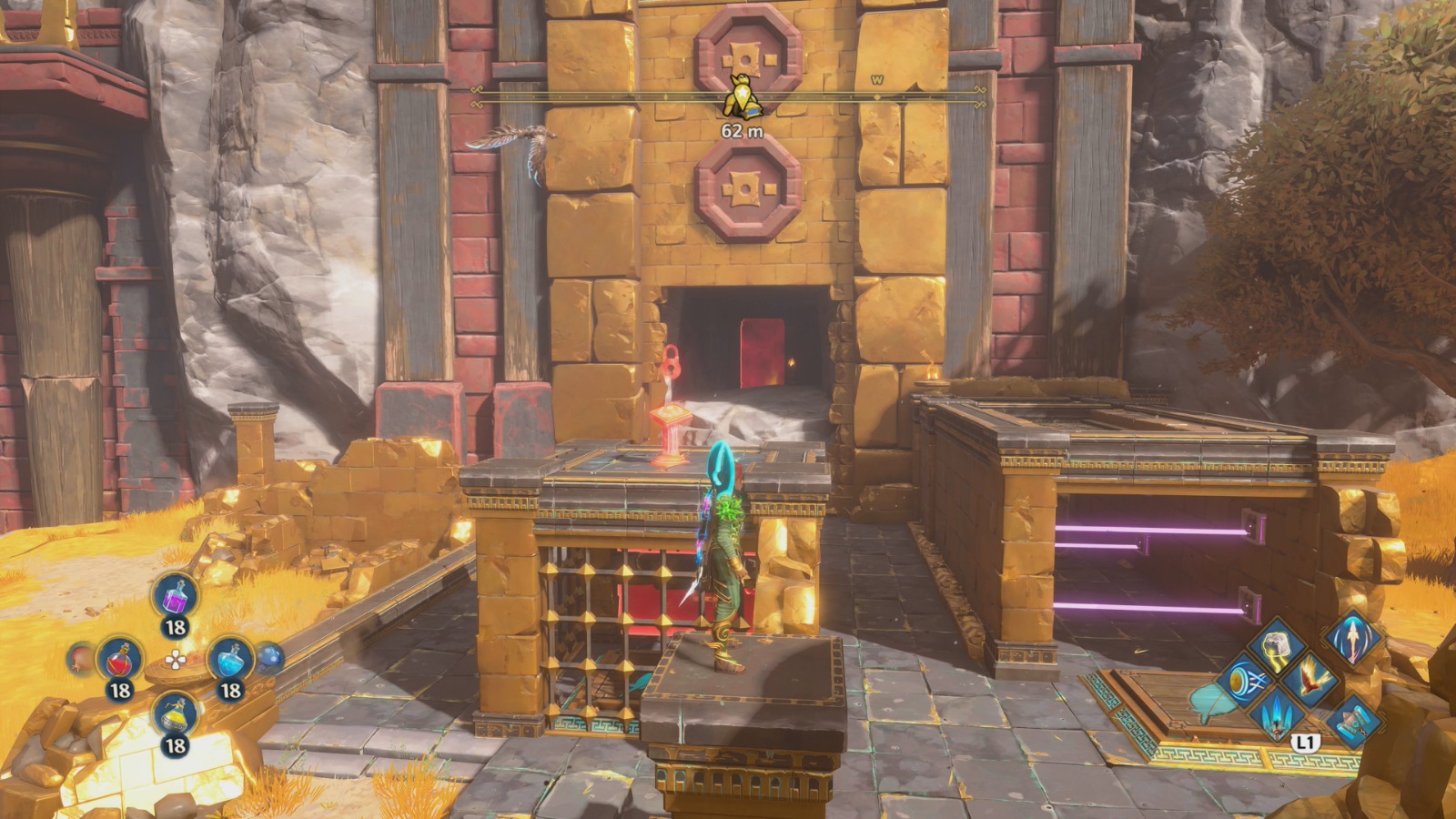Click the W marker on the compass bar
Viewport: 1456px width, 819px height.
(x=875, y=81)
